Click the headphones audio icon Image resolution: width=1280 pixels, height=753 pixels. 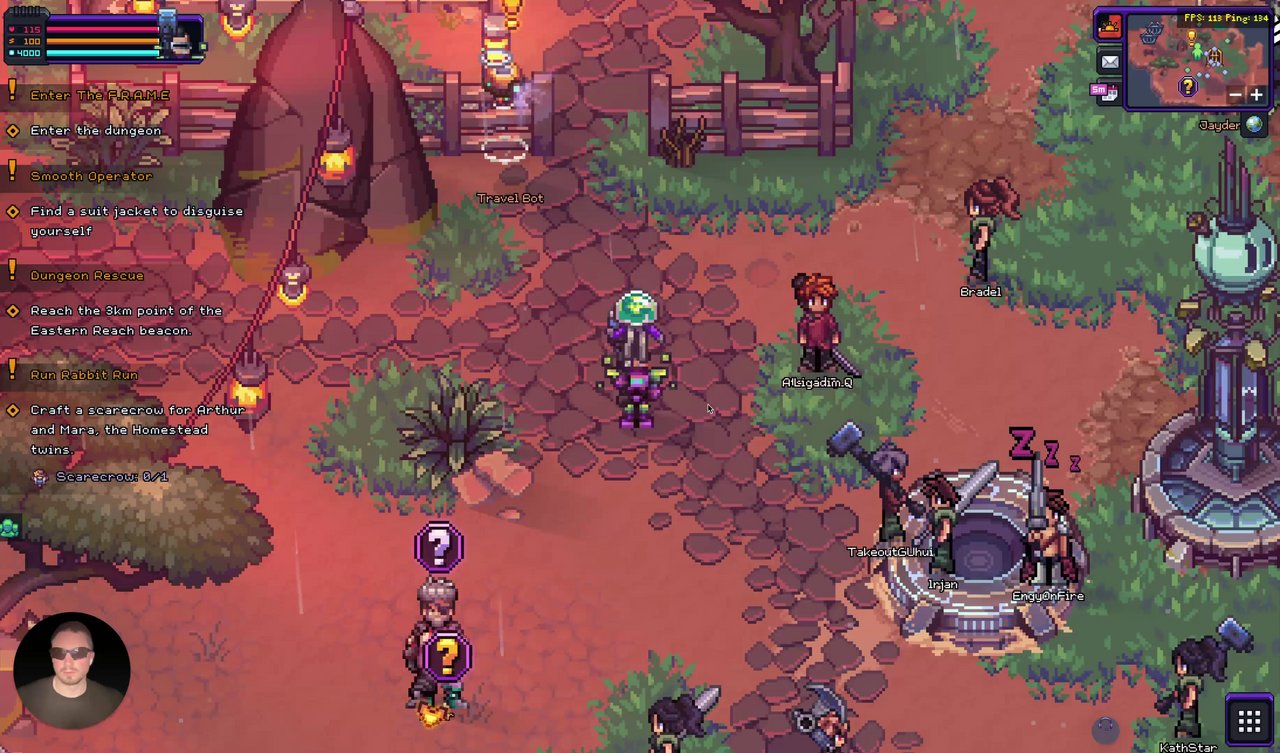(x=1105, y=730)
